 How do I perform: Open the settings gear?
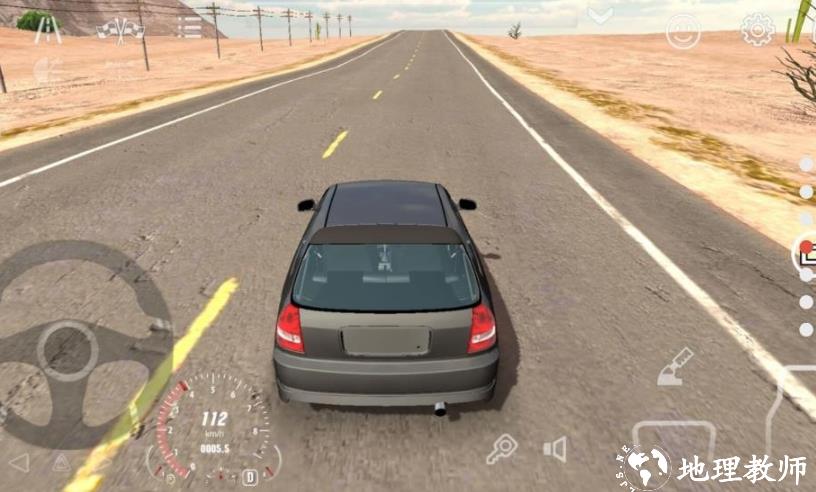(757, 29)
